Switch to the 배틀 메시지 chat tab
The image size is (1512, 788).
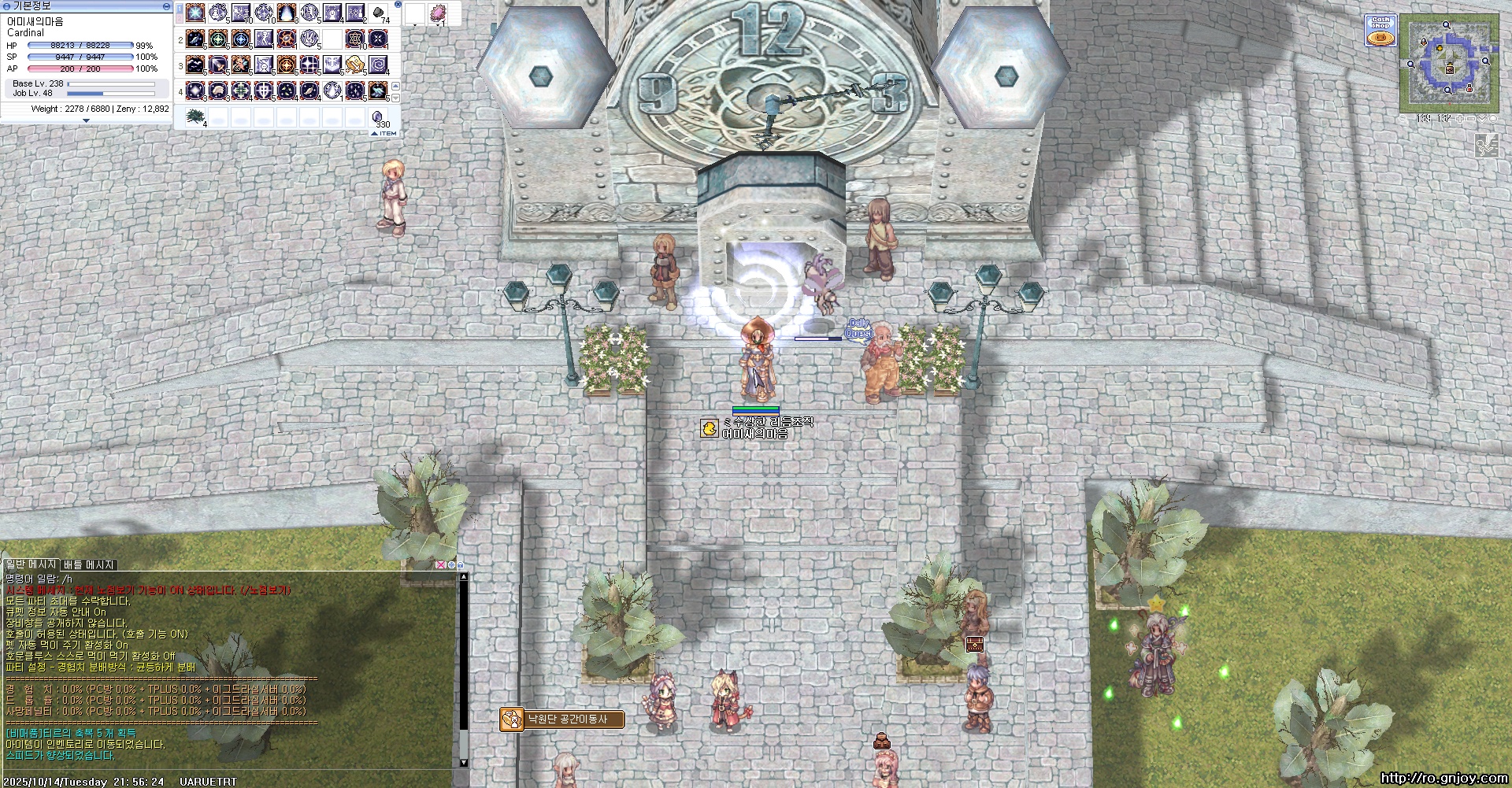[89, 564]
